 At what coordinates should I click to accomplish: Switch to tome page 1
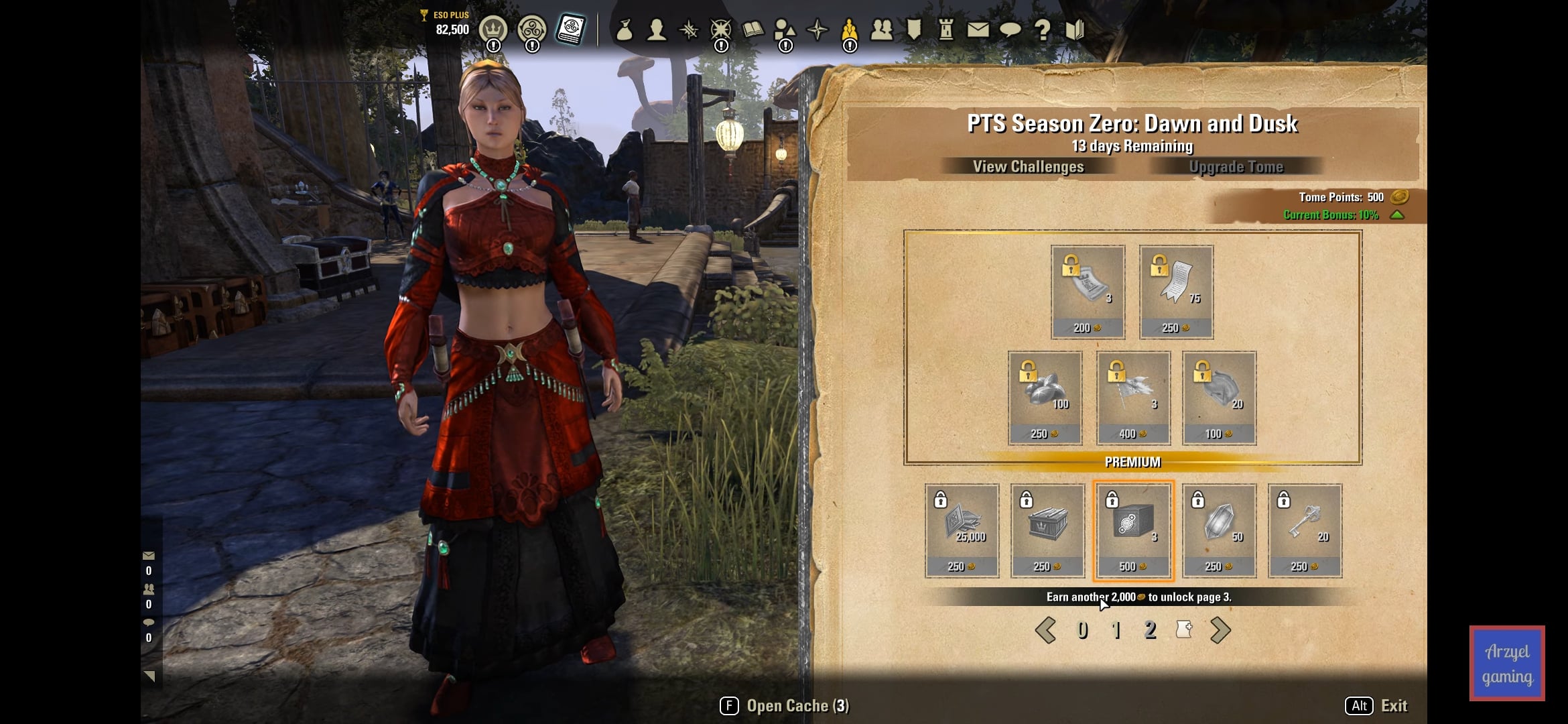[1116, 630]
